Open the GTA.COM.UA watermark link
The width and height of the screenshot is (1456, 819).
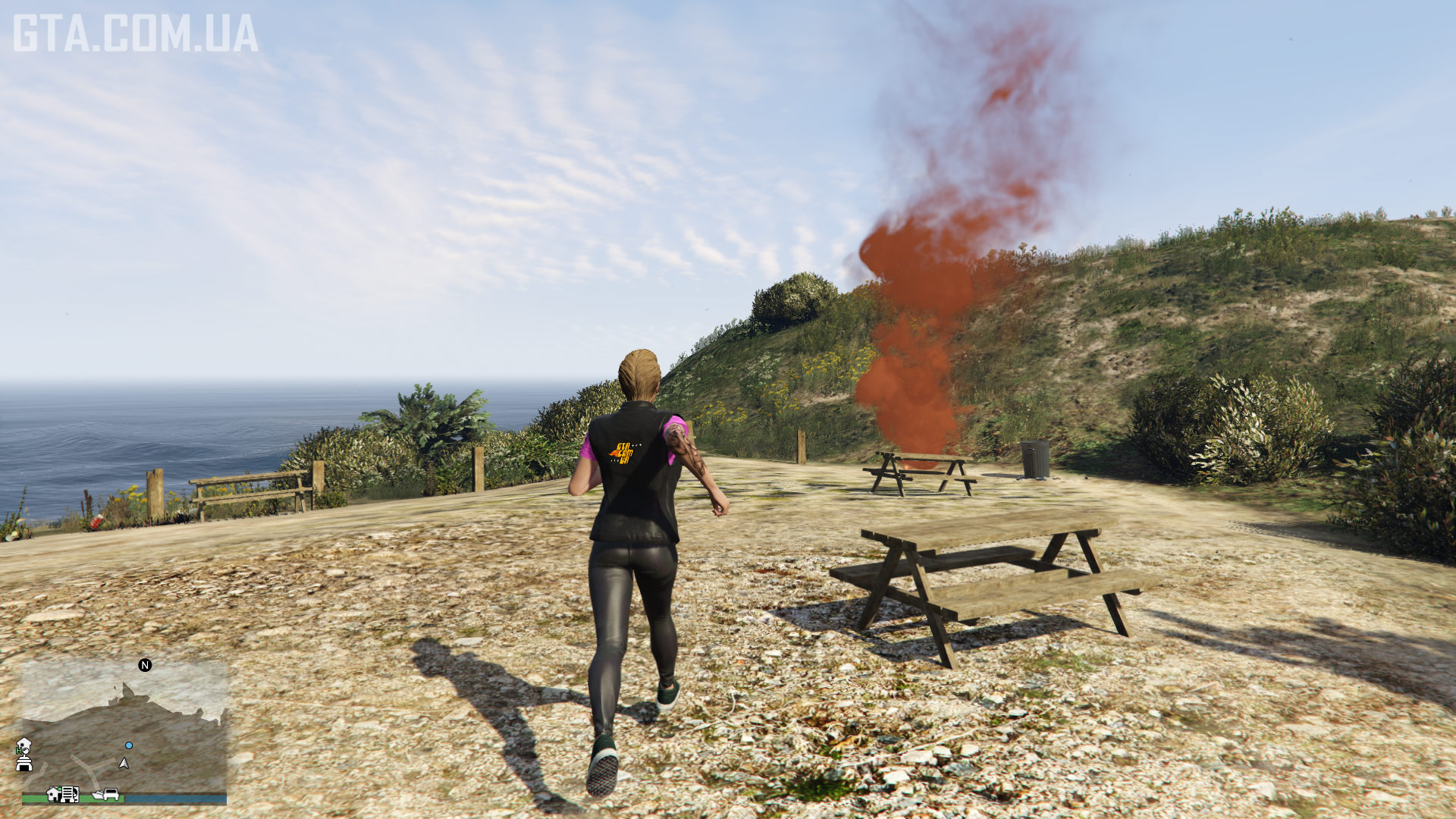point(136,34)
